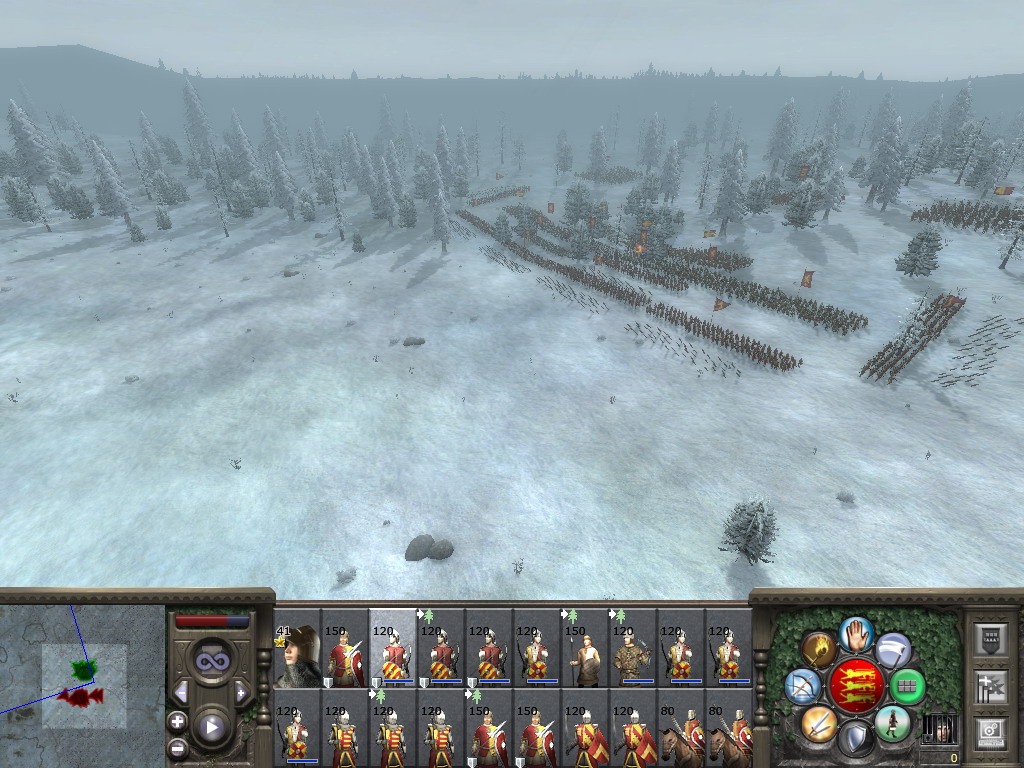
Task: Toggle fire arrows with flaming torch icon
Action: pos(819,649)
